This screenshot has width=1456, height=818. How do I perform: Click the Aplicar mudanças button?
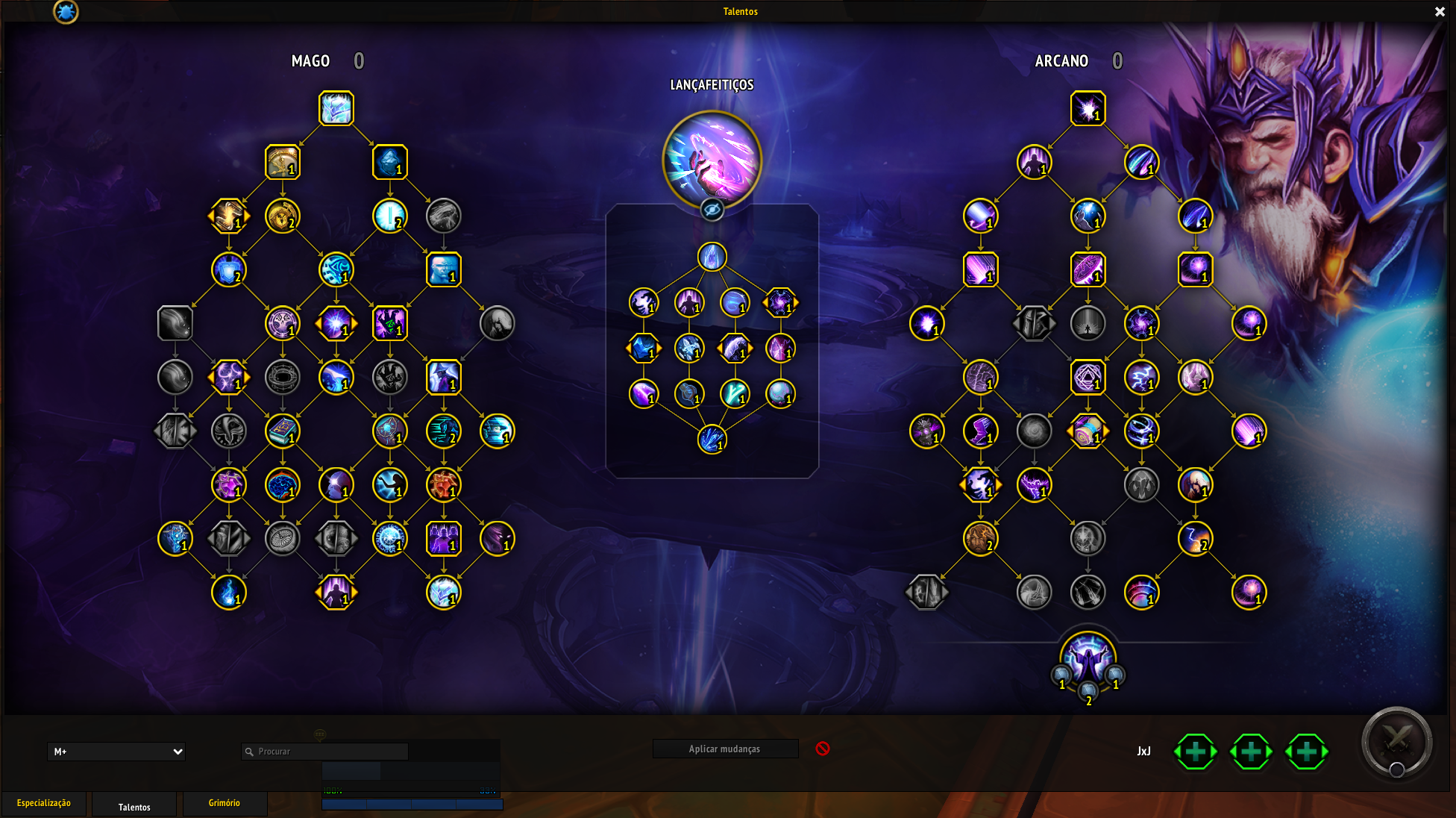coord(724,749)
